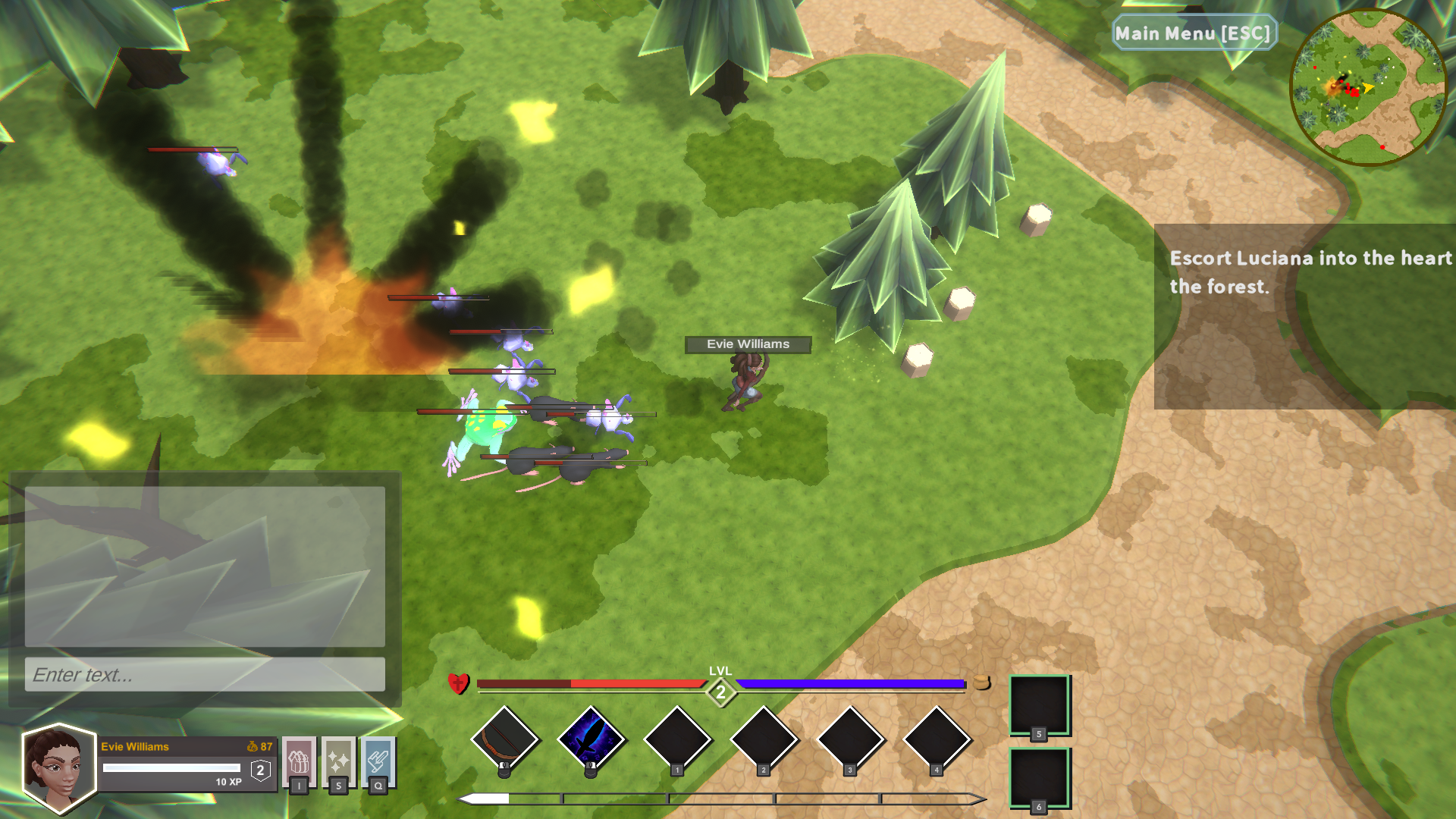Click the gold amount showing 87 coins
This screenshot has height=819, width=1456.
tap(264, 746)
